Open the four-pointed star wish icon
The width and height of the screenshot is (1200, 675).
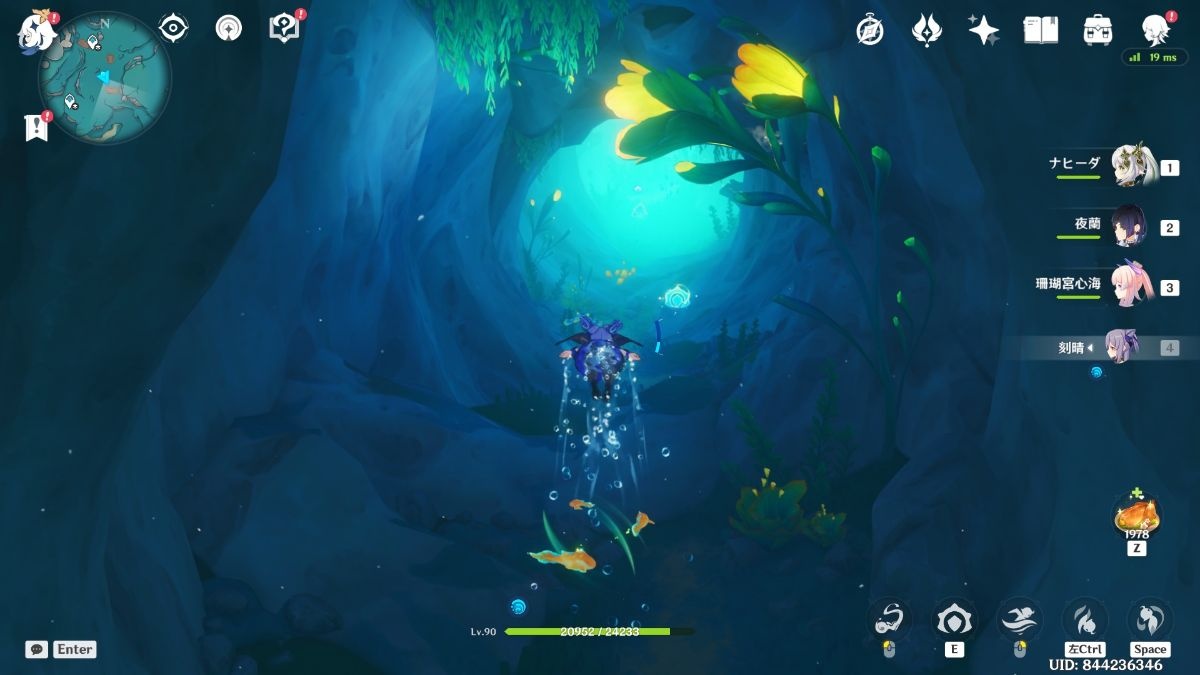[983, 30]
